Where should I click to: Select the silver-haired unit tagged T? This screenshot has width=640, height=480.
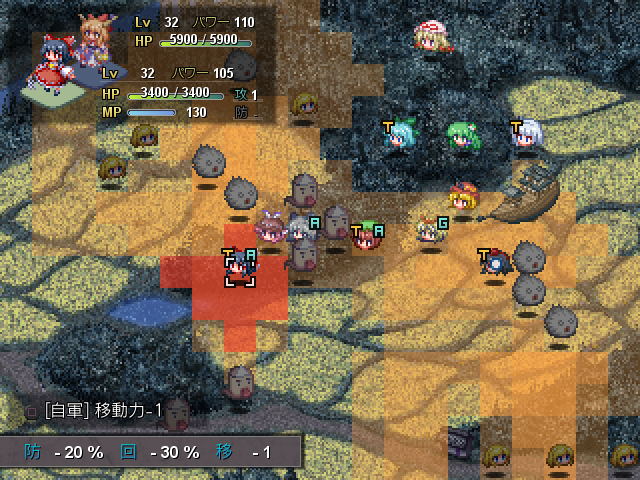[x=527, y=138]
